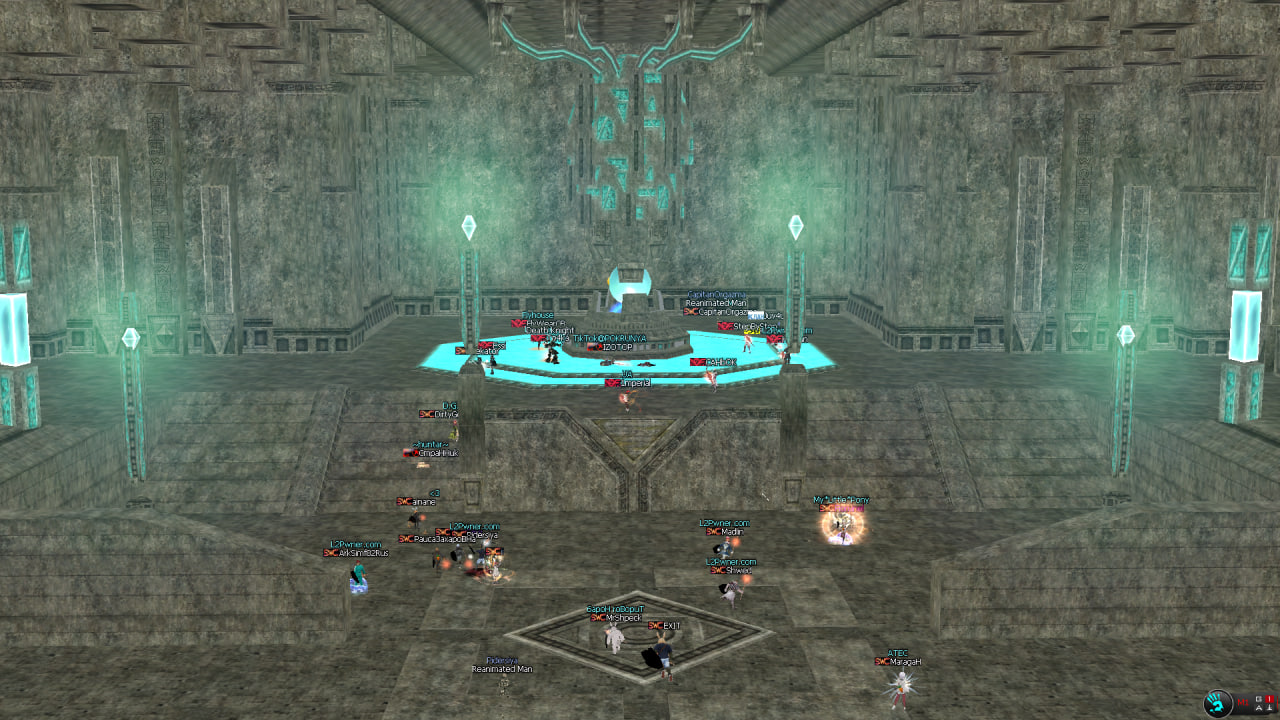
Task: Click the Bloody hand logo overlay icon
Action: (x=1219, y=703)
